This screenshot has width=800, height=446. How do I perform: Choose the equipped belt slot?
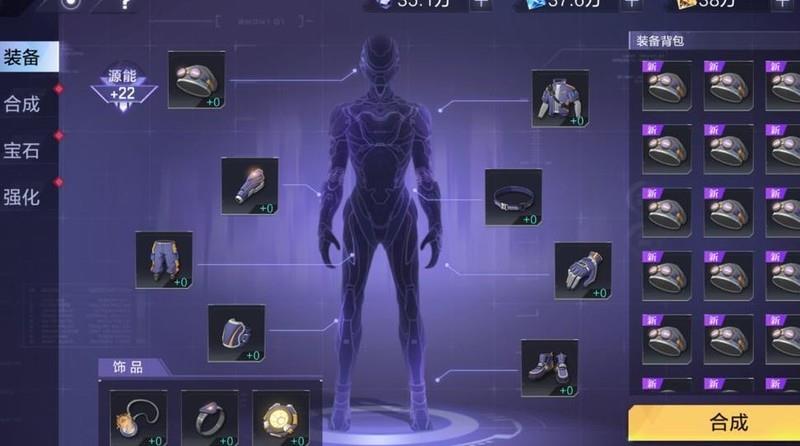point(513,198)
